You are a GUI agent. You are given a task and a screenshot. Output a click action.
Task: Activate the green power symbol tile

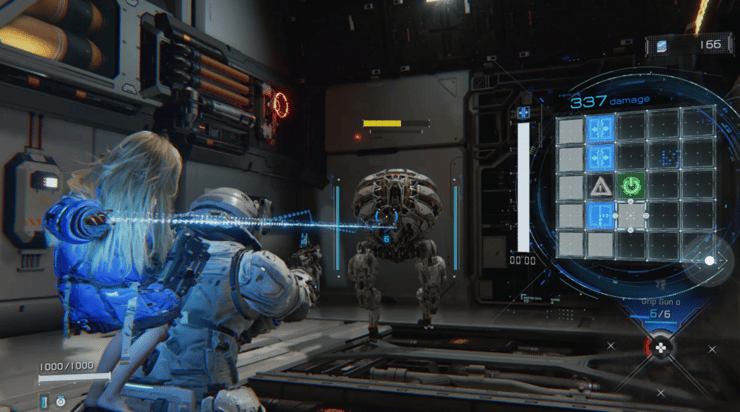631,186
